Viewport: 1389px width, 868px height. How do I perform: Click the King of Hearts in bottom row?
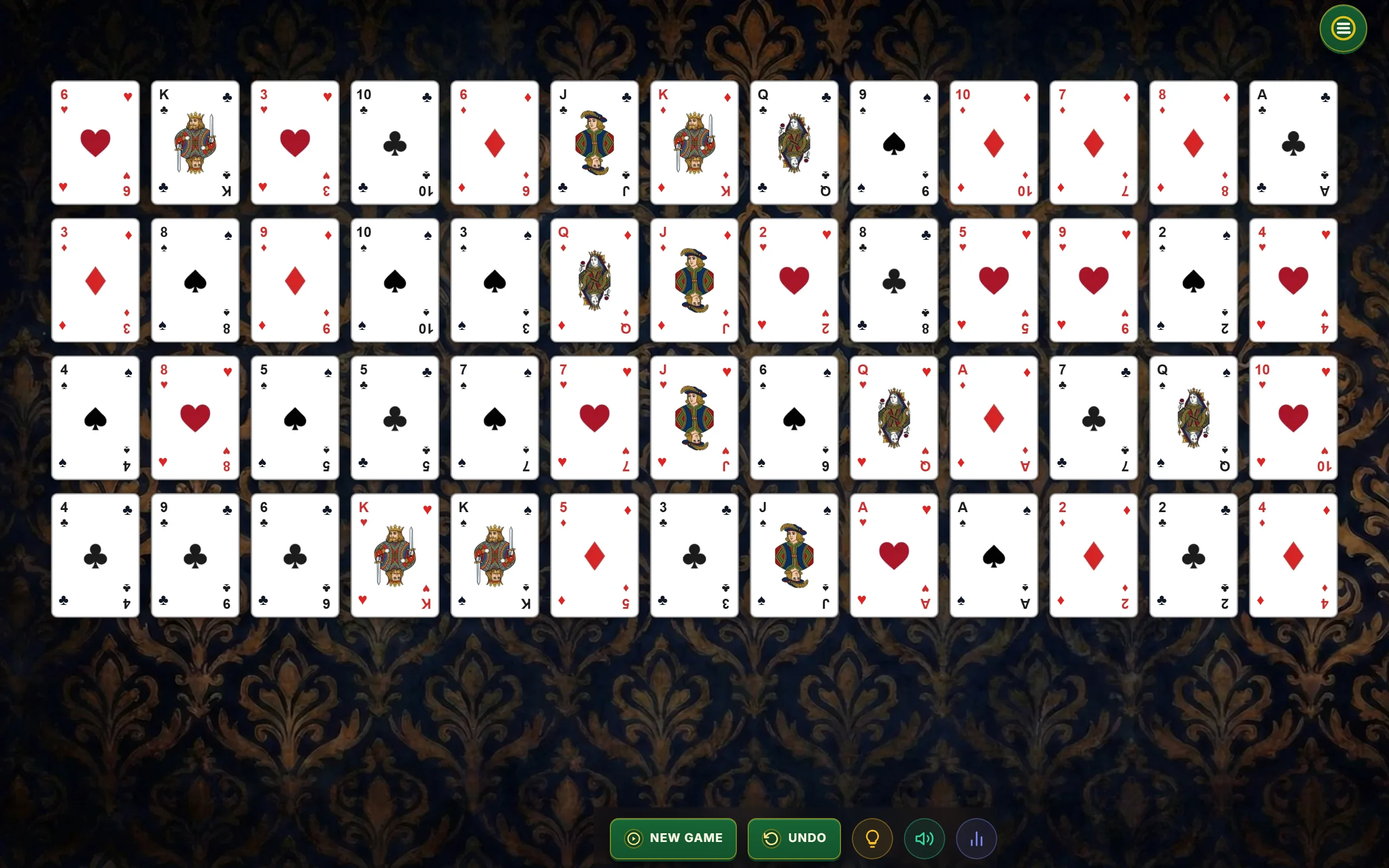click(x=394, y=555)
